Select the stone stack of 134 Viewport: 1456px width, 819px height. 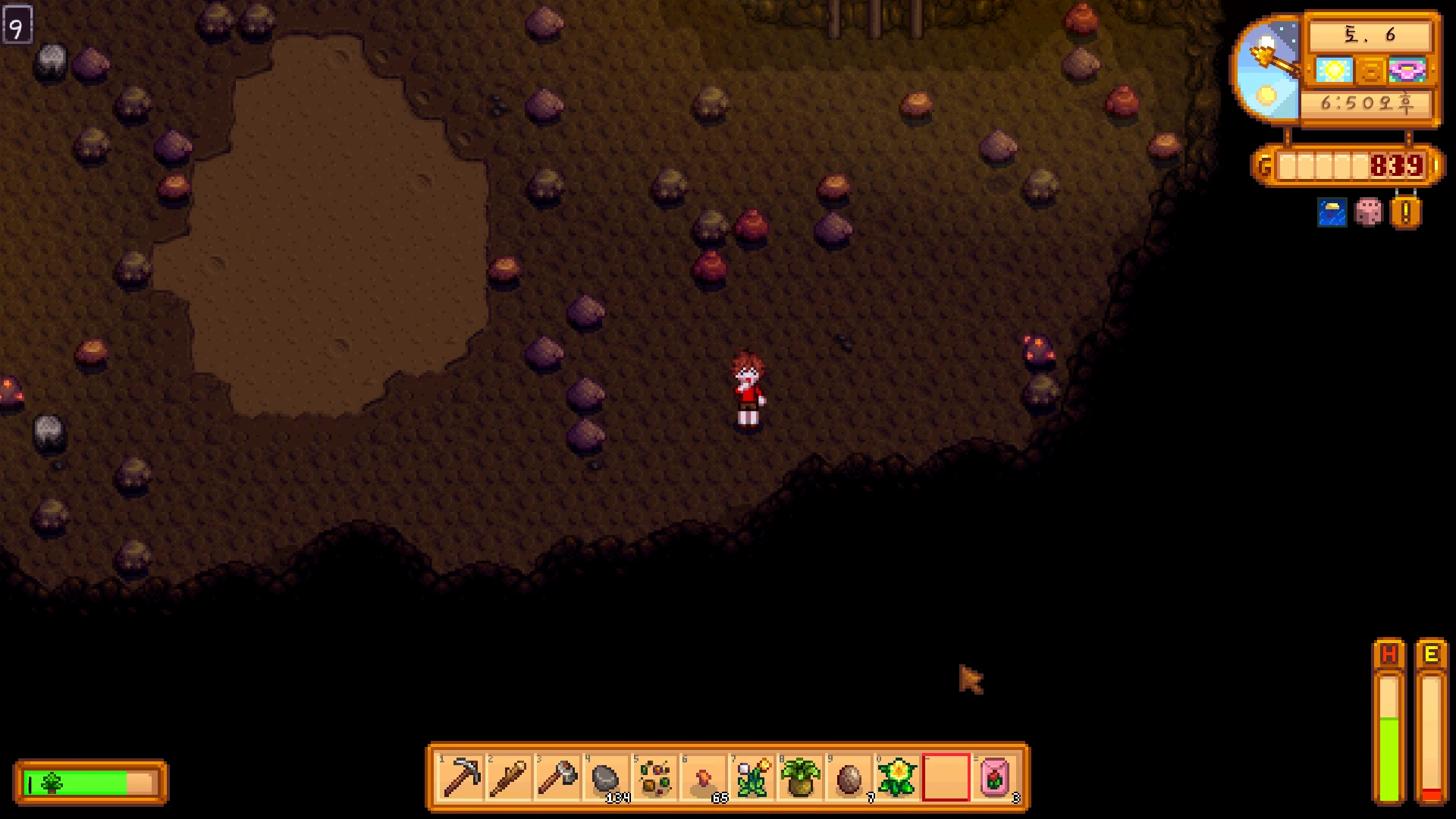pyautogui.click(x=606, y=777)
